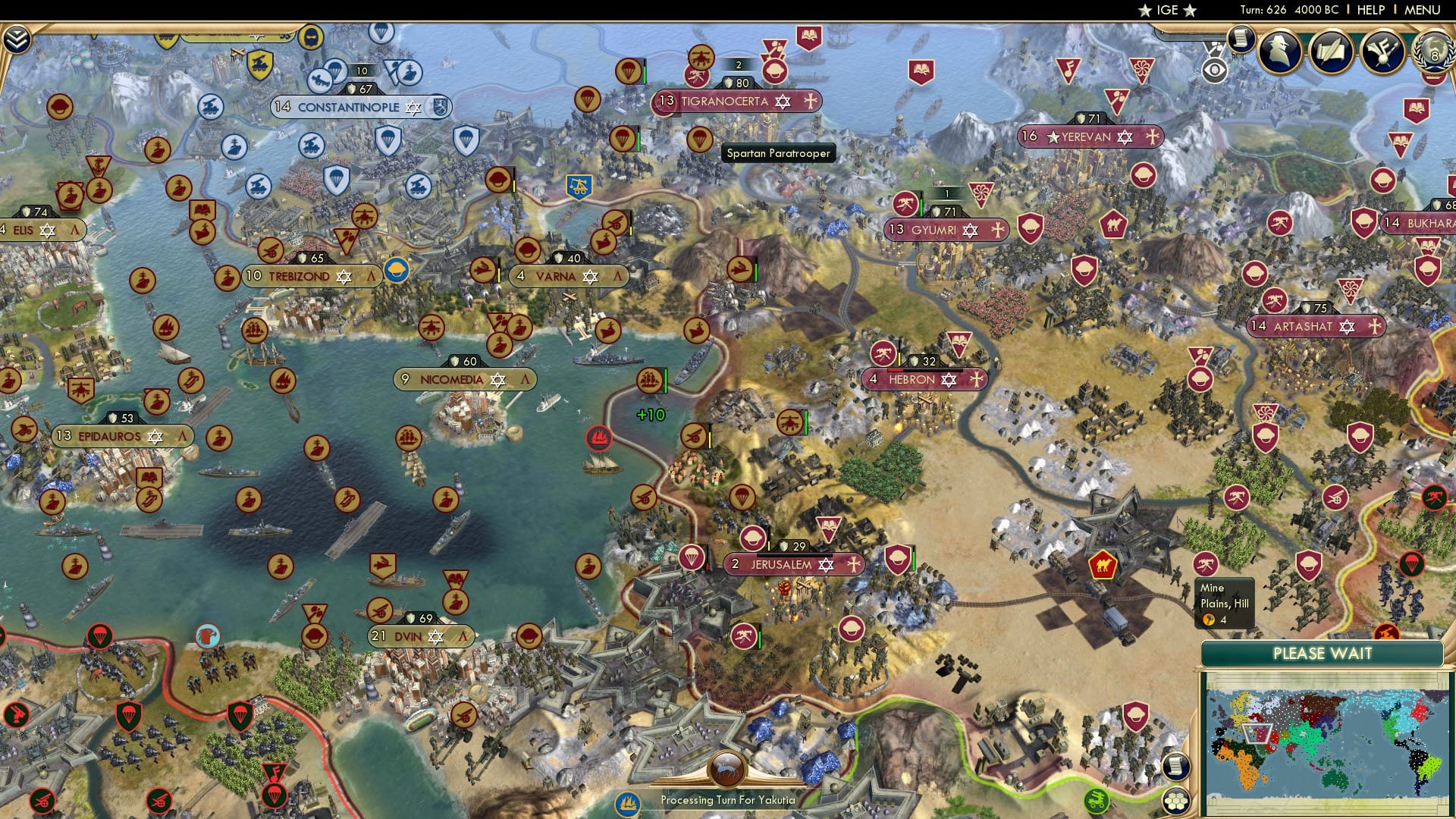Toggle strategic view with the eye icon
This screenshot has height=819, width=1456.
pos(1215,69)
